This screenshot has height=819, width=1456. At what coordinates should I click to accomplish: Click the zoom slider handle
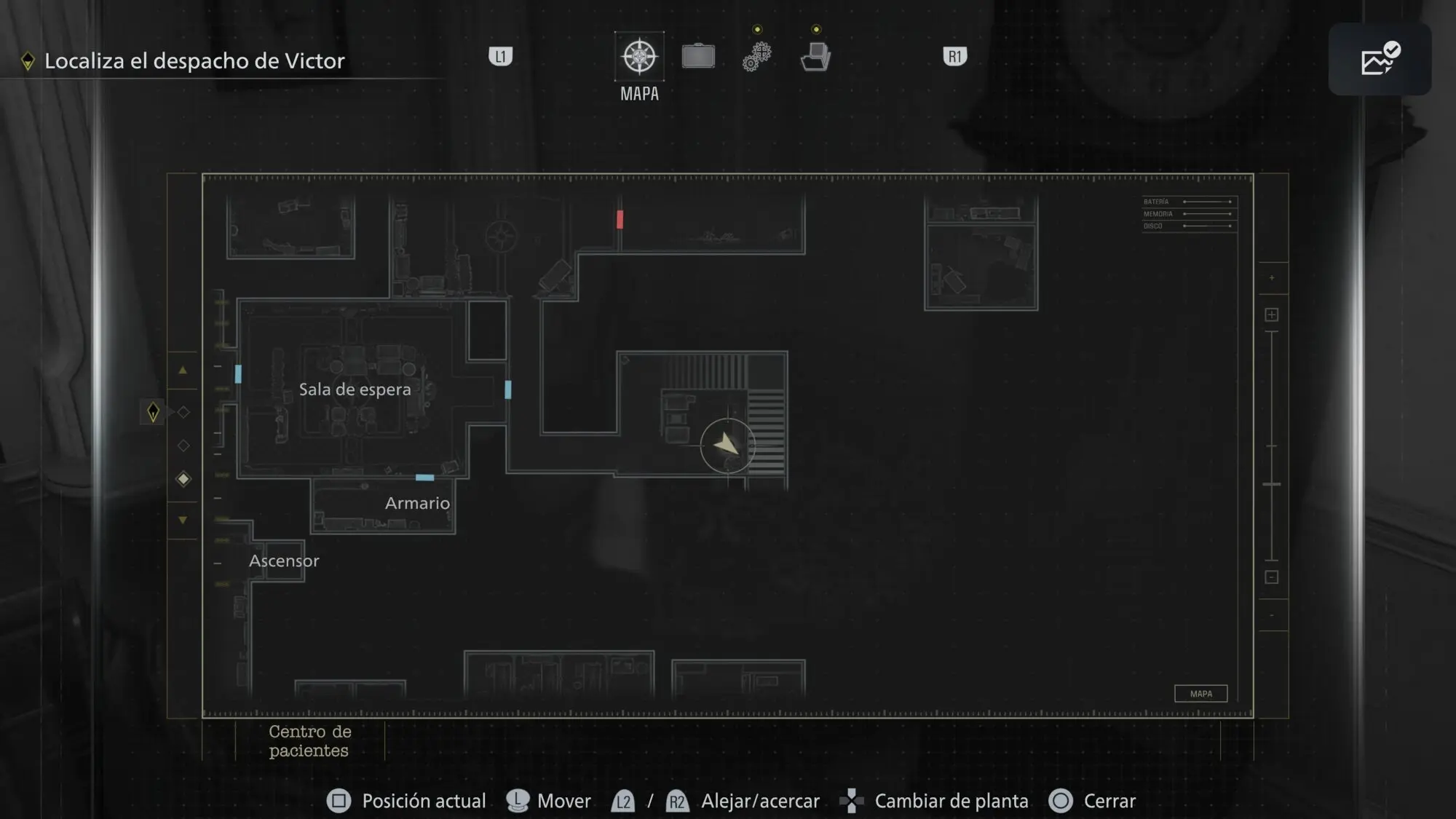[1272, 484]
